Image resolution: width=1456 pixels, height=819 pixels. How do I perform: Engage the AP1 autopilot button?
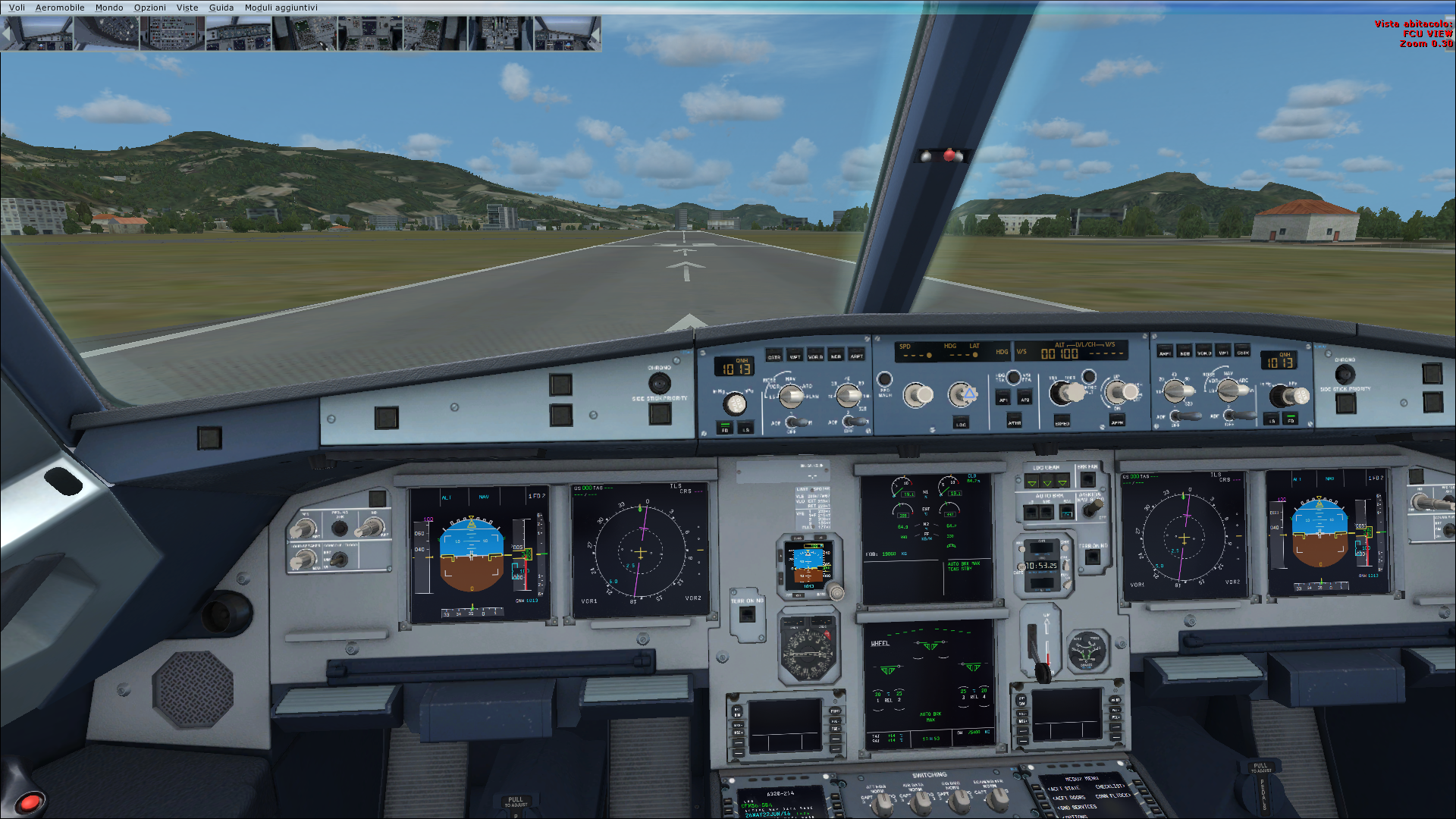point(1004,399)
